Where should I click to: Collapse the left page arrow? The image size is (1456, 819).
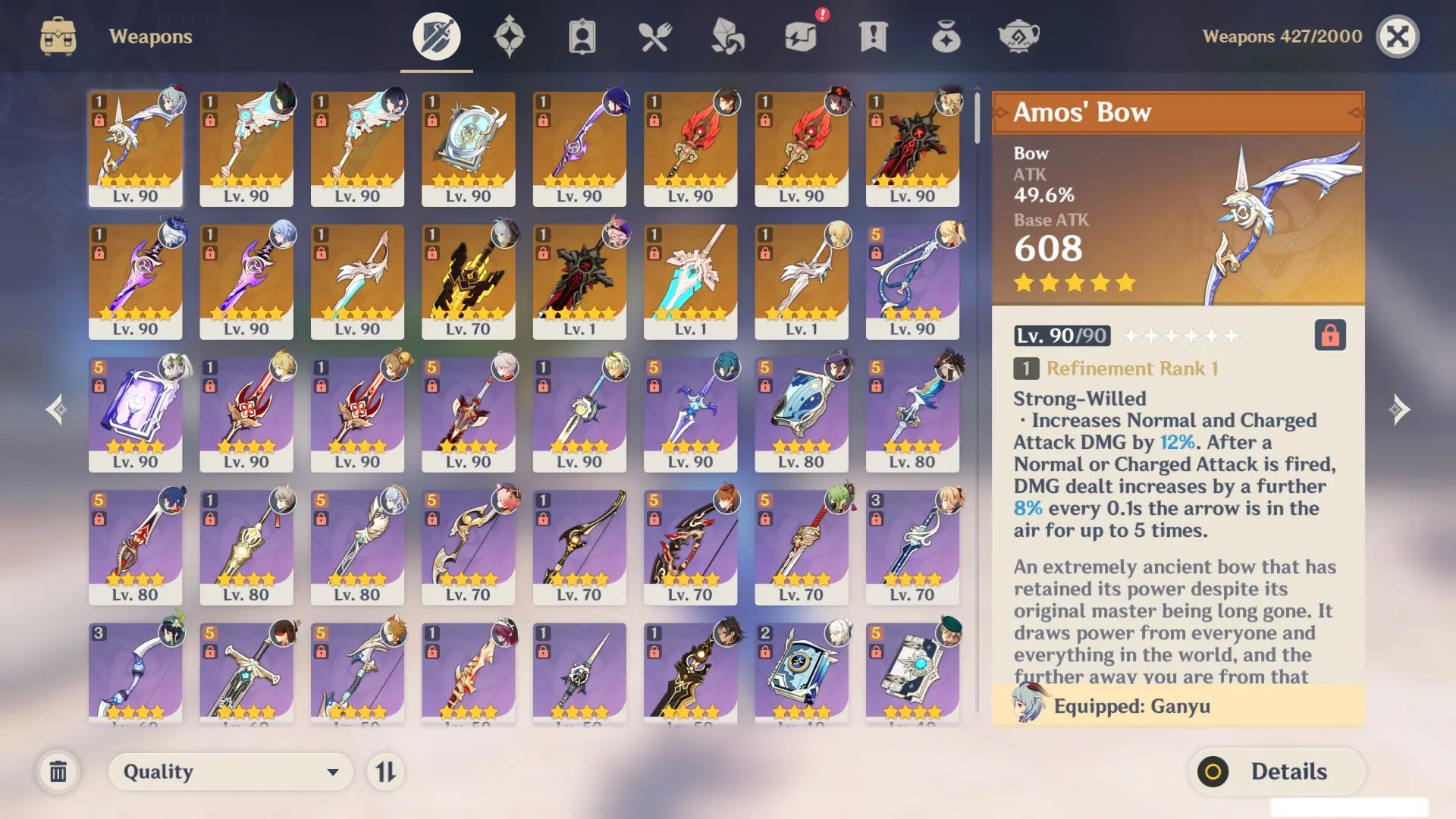pos(57,409)
